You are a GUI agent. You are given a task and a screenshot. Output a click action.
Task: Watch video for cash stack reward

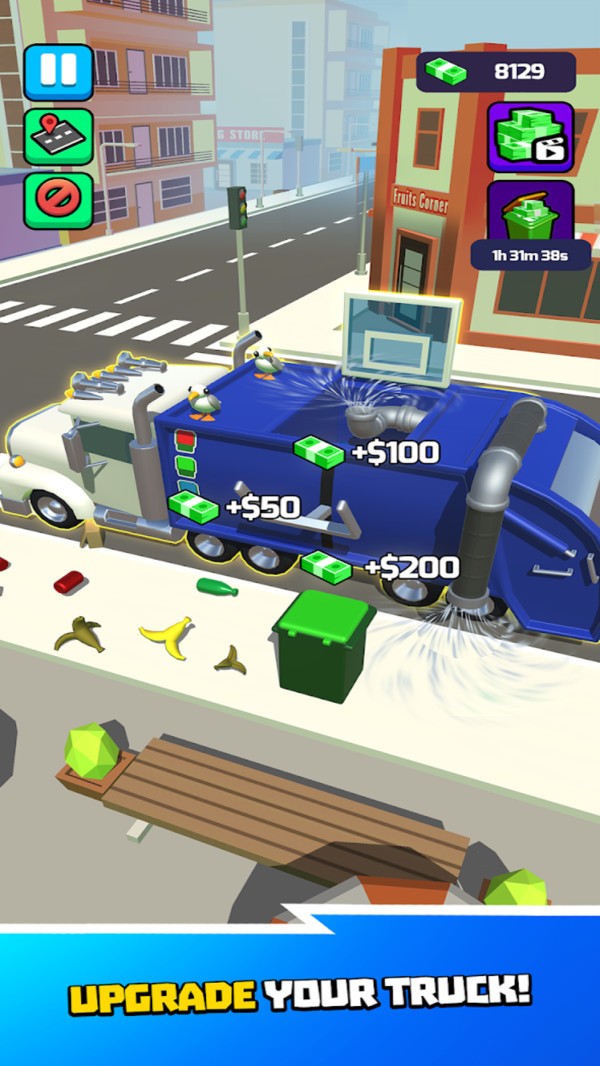[530, 136]
